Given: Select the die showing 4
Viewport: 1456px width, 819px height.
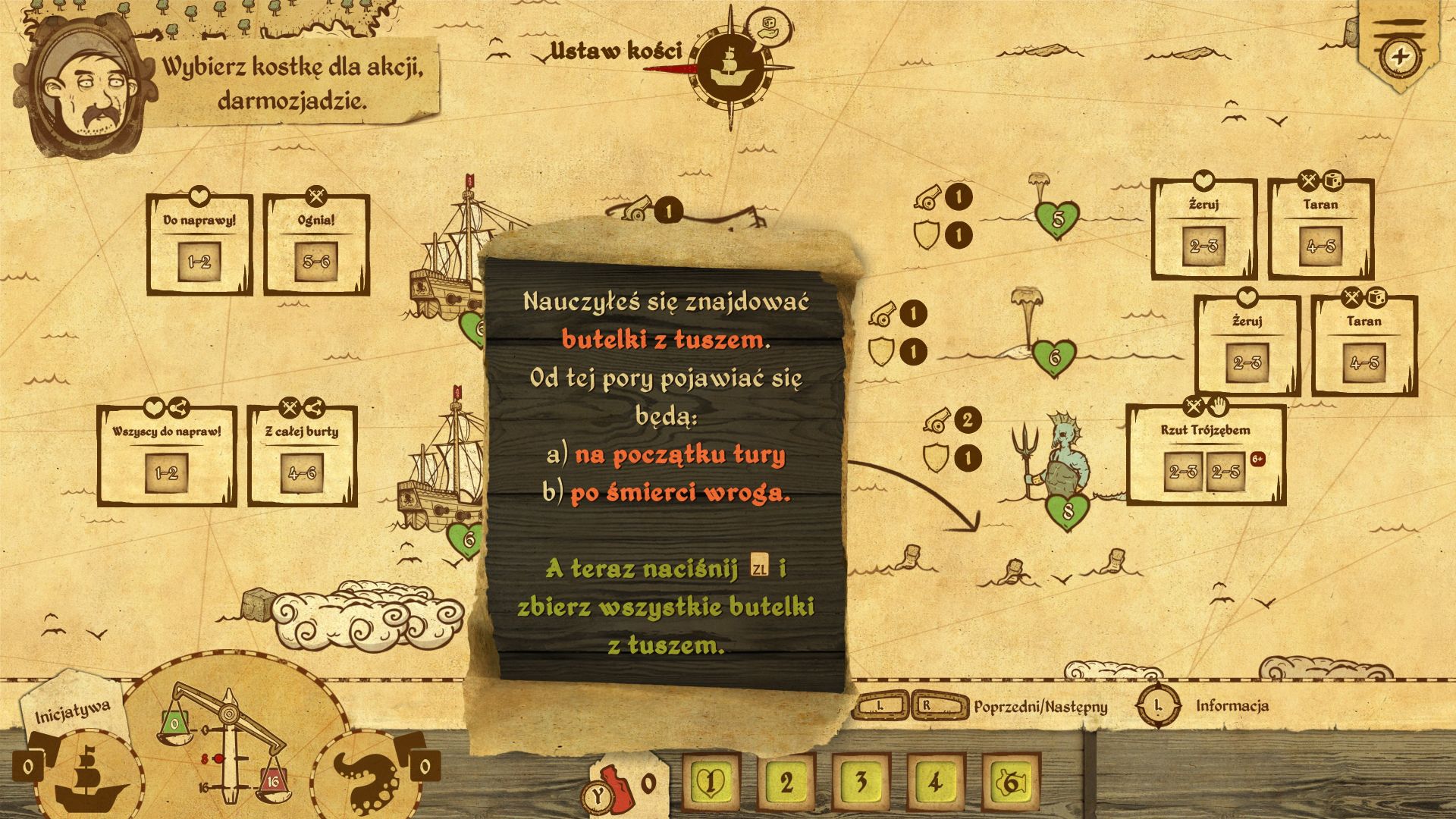Looking at the screenshot, I should (x=934, y=781).
